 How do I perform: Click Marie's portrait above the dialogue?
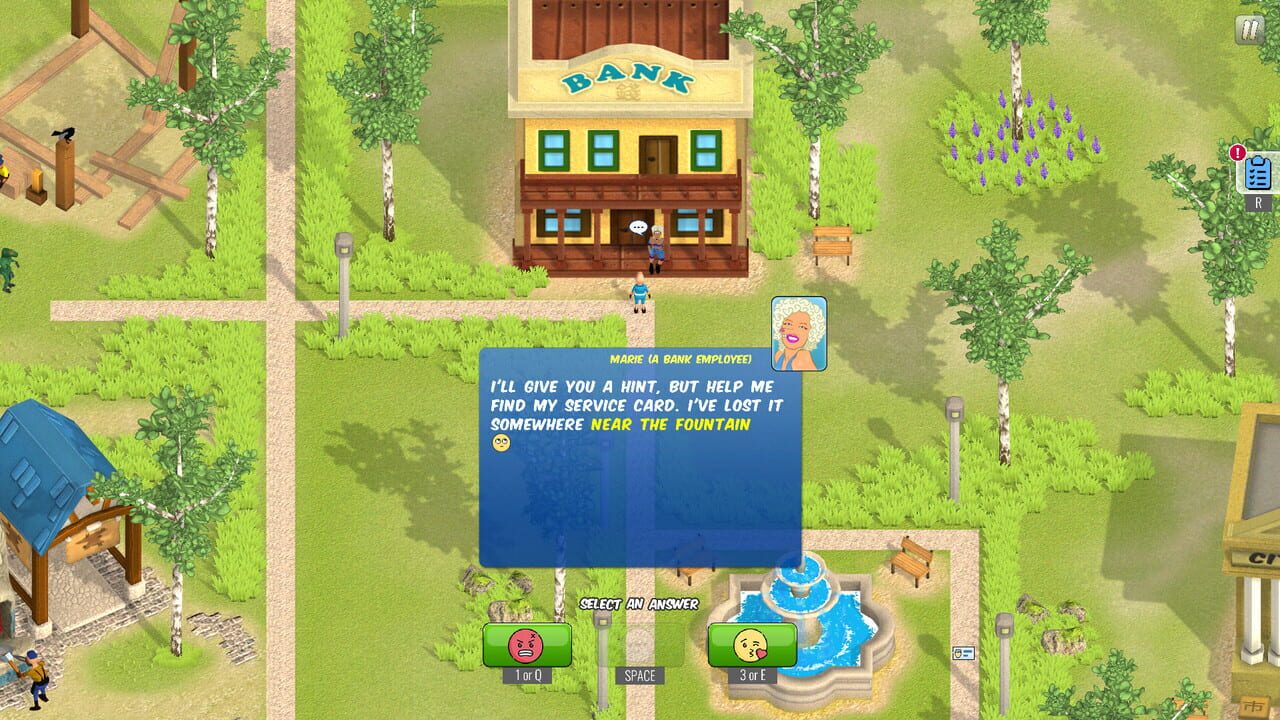[x=797, y=333]
